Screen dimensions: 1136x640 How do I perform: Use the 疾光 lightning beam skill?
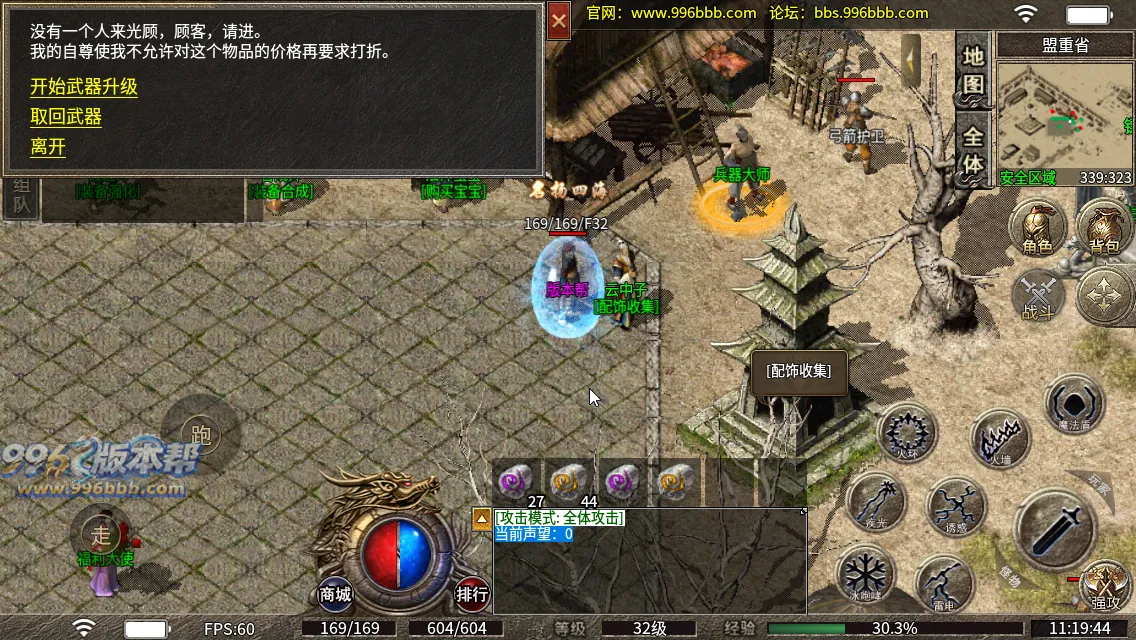pos(875,502)
